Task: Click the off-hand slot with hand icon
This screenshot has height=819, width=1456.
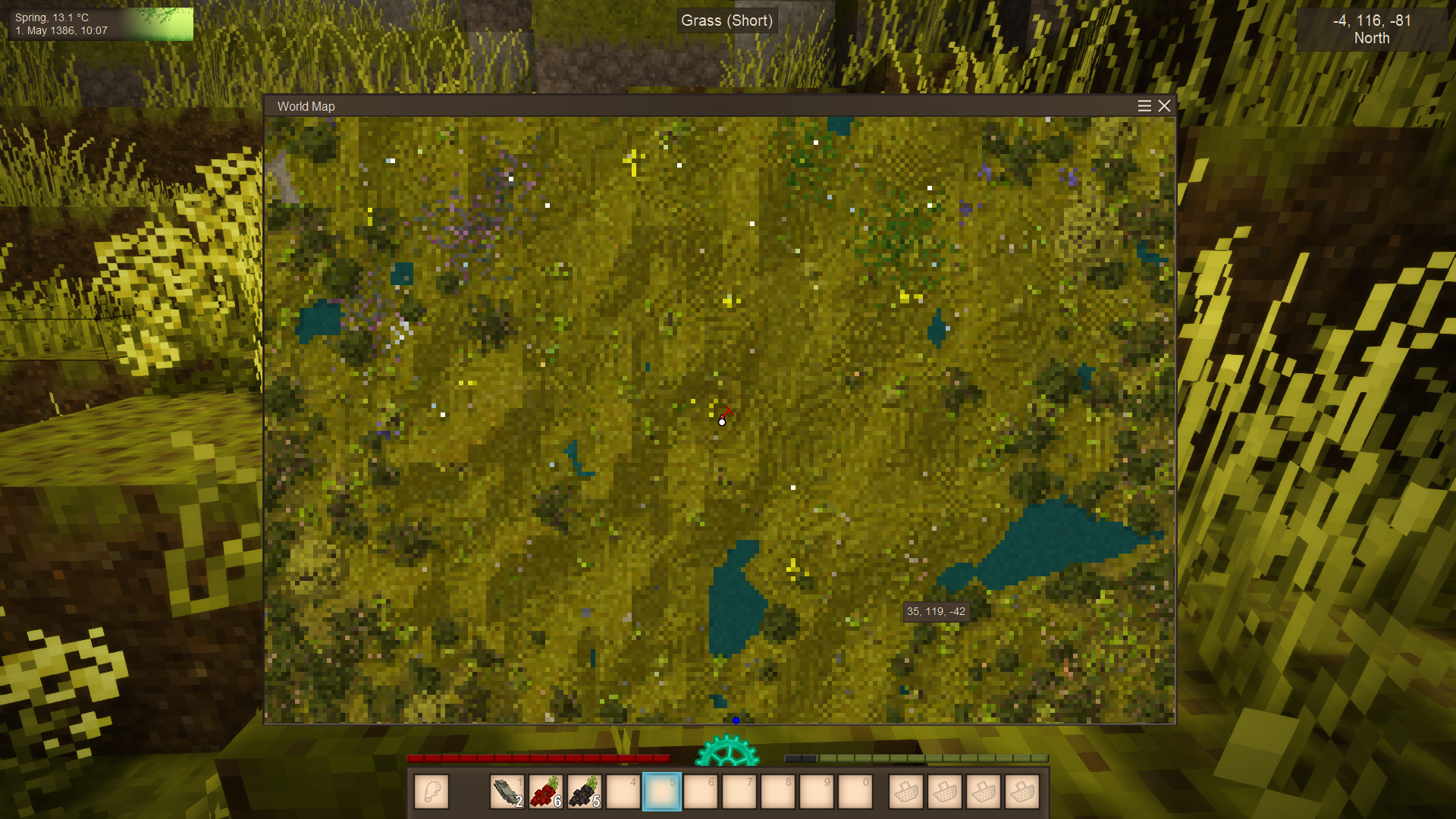Action: point(431,792)
